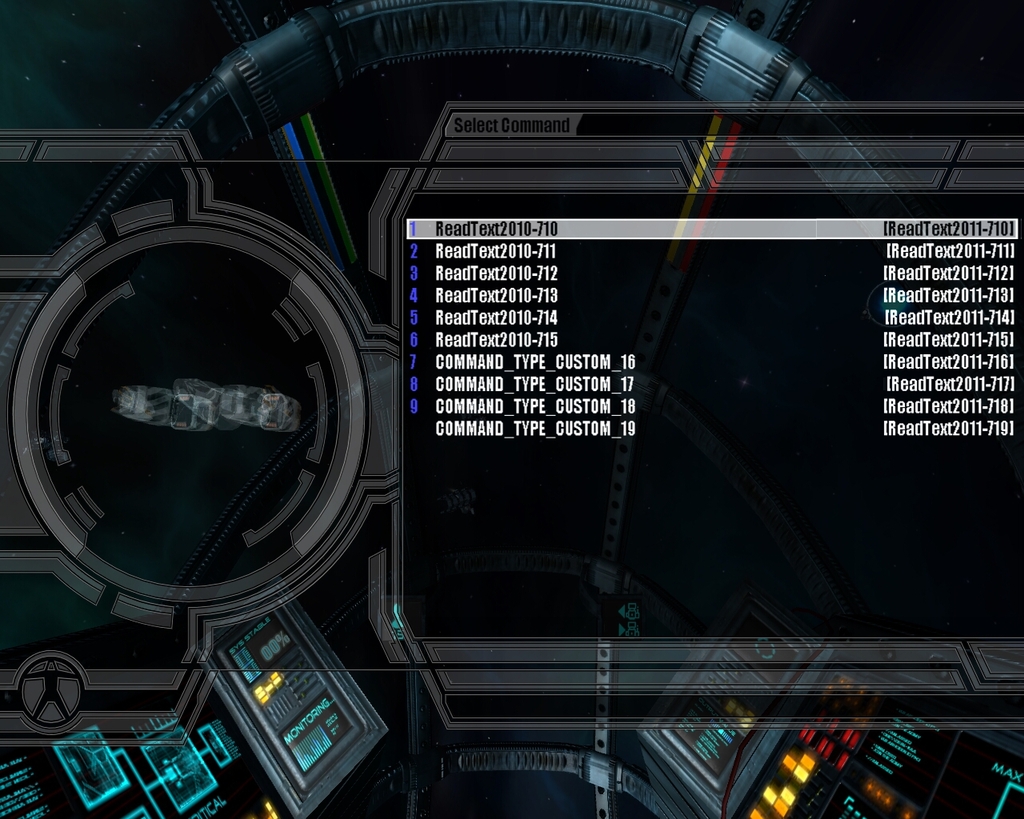Choose the ReadText2010-711 command
1024x819 pixels.
pyautogui.click(x=495, y=251)
